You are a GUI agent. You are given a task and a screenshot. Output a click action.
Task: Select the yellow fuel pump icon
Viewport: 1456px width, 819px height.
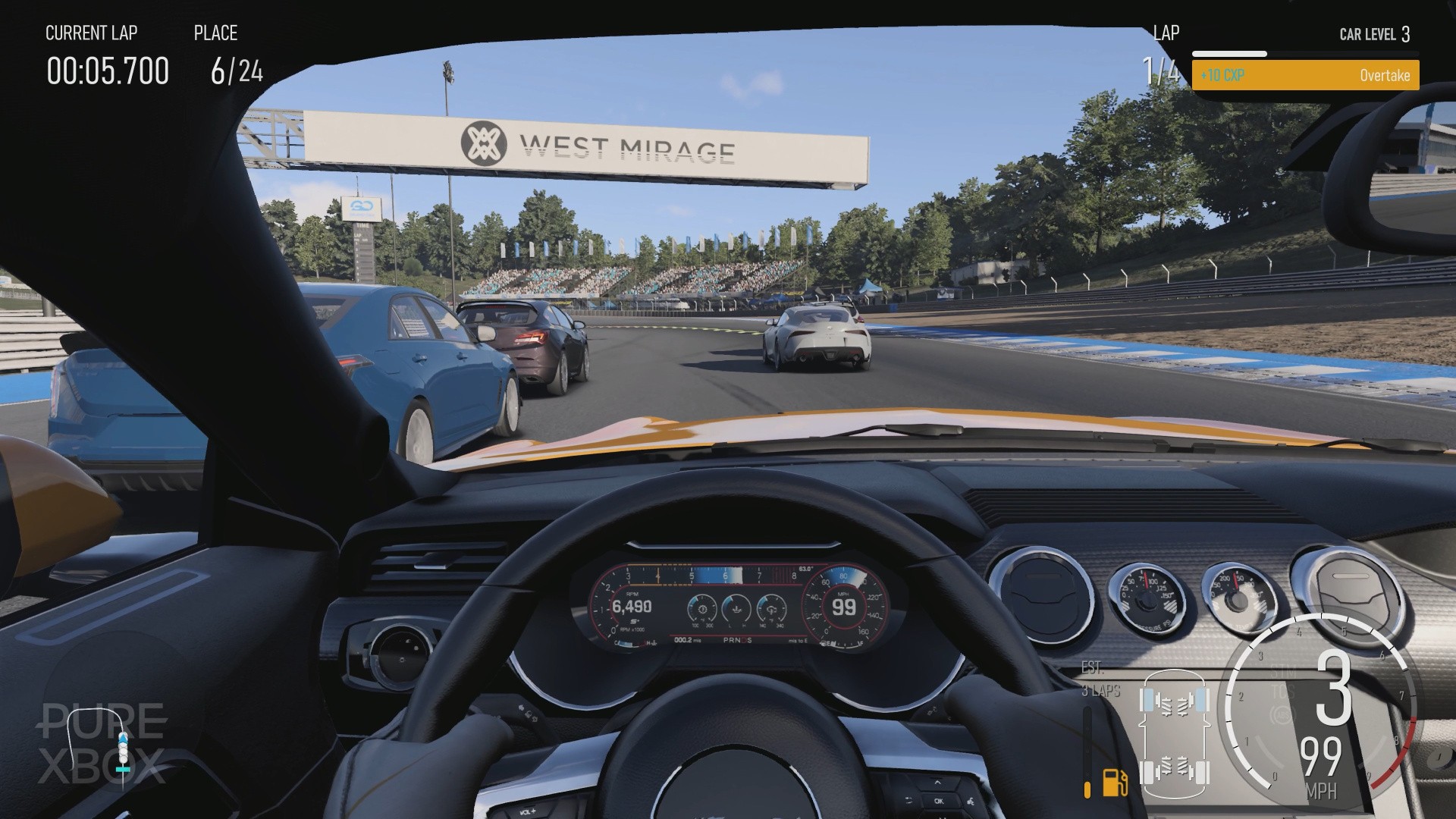coord(1114,784)
